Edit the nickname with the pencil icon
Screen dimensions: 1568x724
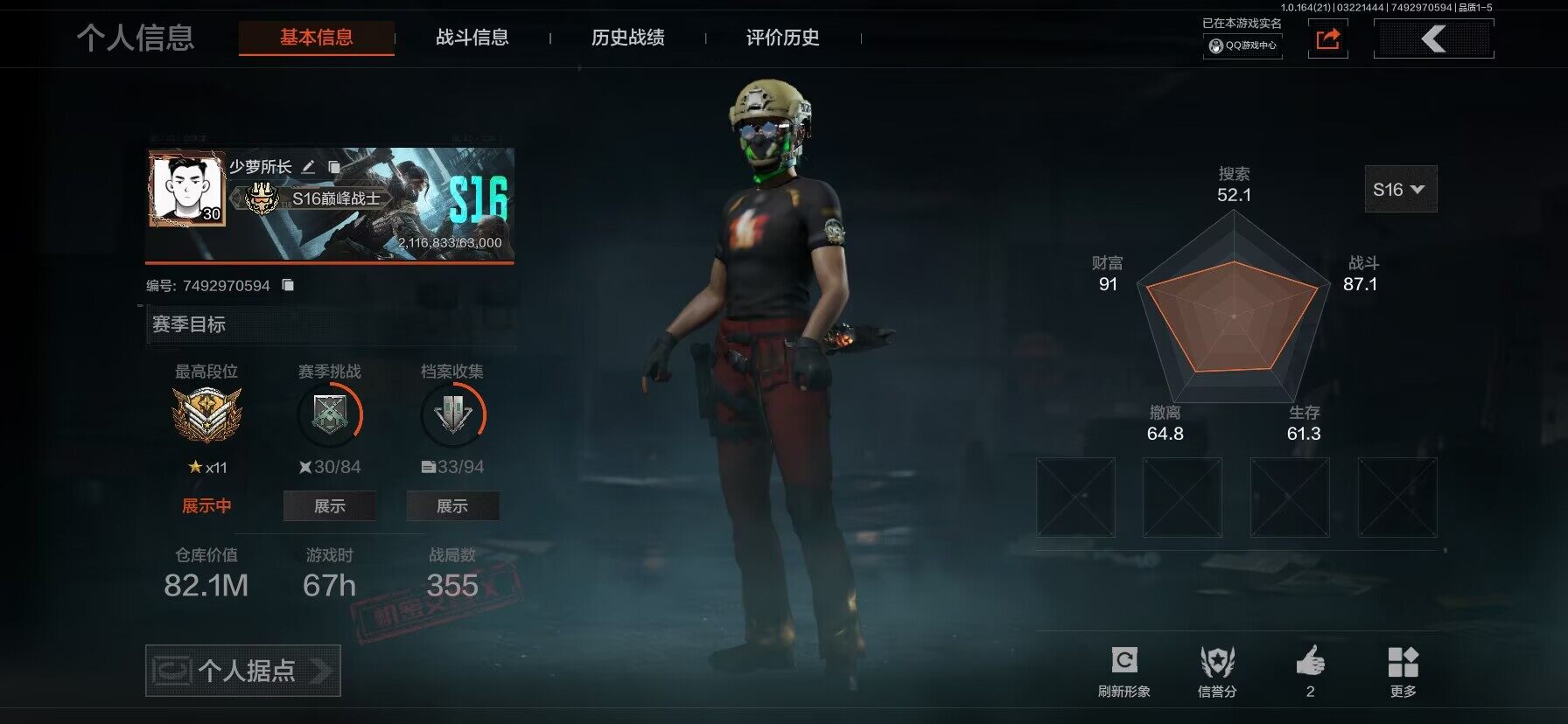click(308, 167)
